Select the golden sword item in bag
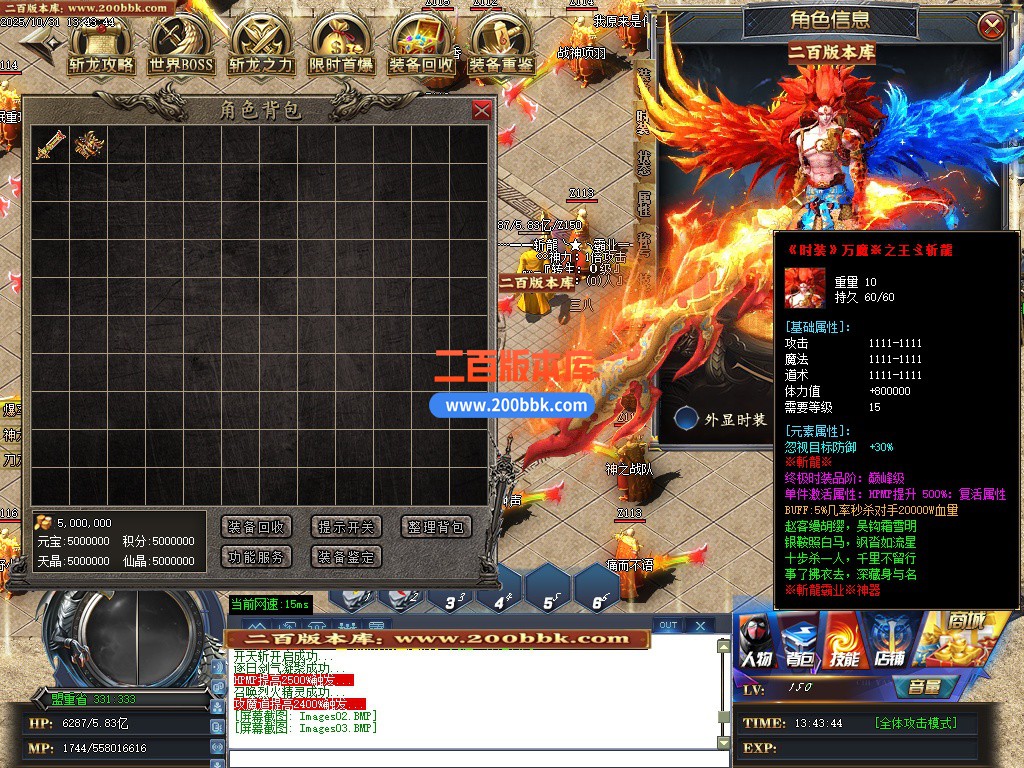This screenshot has height=768, width=1024. point(50,145)
